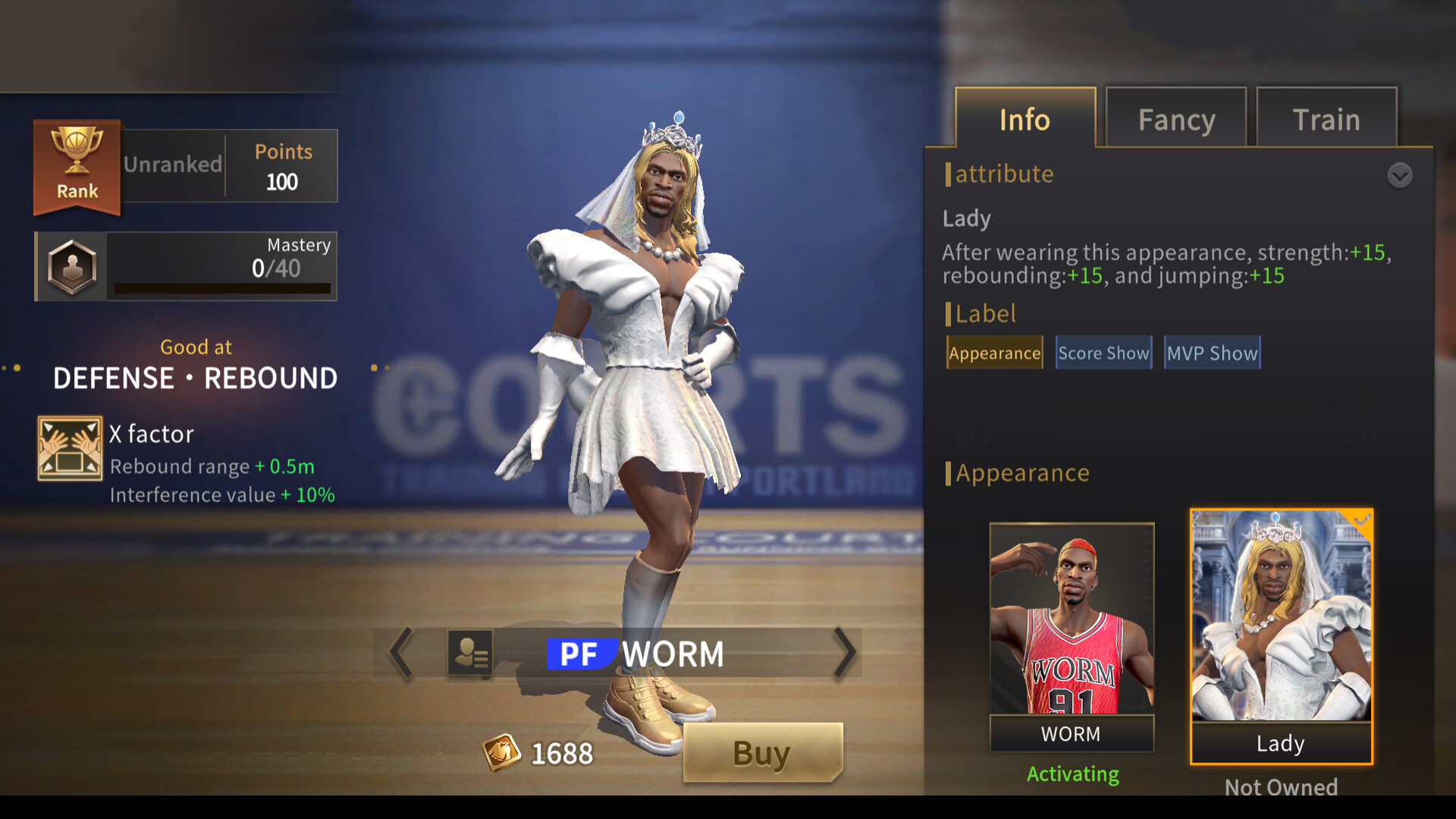Enable the Score Show label
Screen dimensions: 1456x819
(x=1103, y=353)
